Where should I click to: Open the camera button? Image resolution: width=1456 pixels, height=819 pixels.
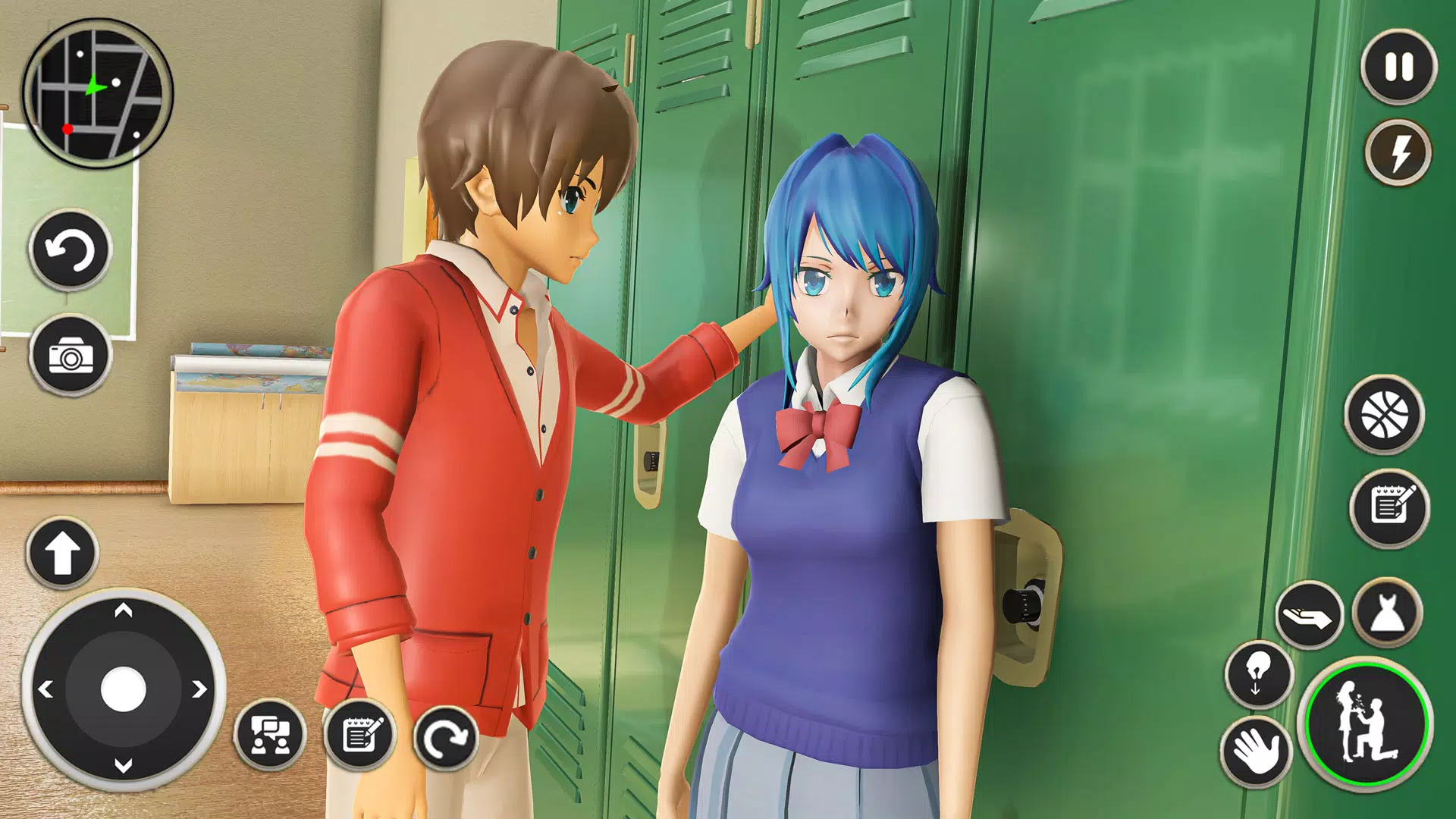(71, 356)
